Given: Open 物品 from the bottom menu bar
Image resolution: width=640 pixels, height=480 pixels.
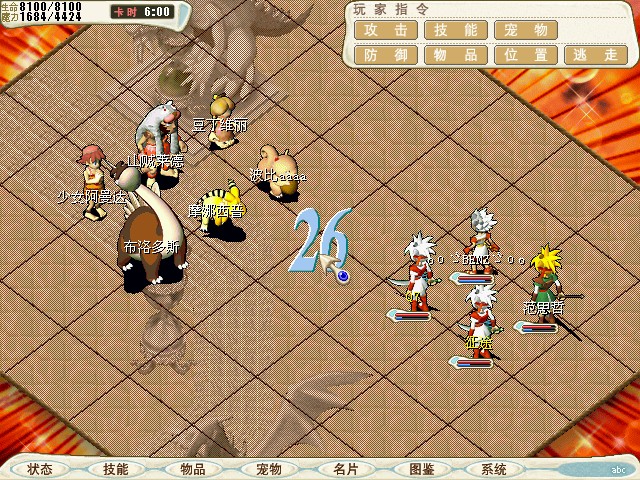Looking at the screenshot, I should coord(192,469).
